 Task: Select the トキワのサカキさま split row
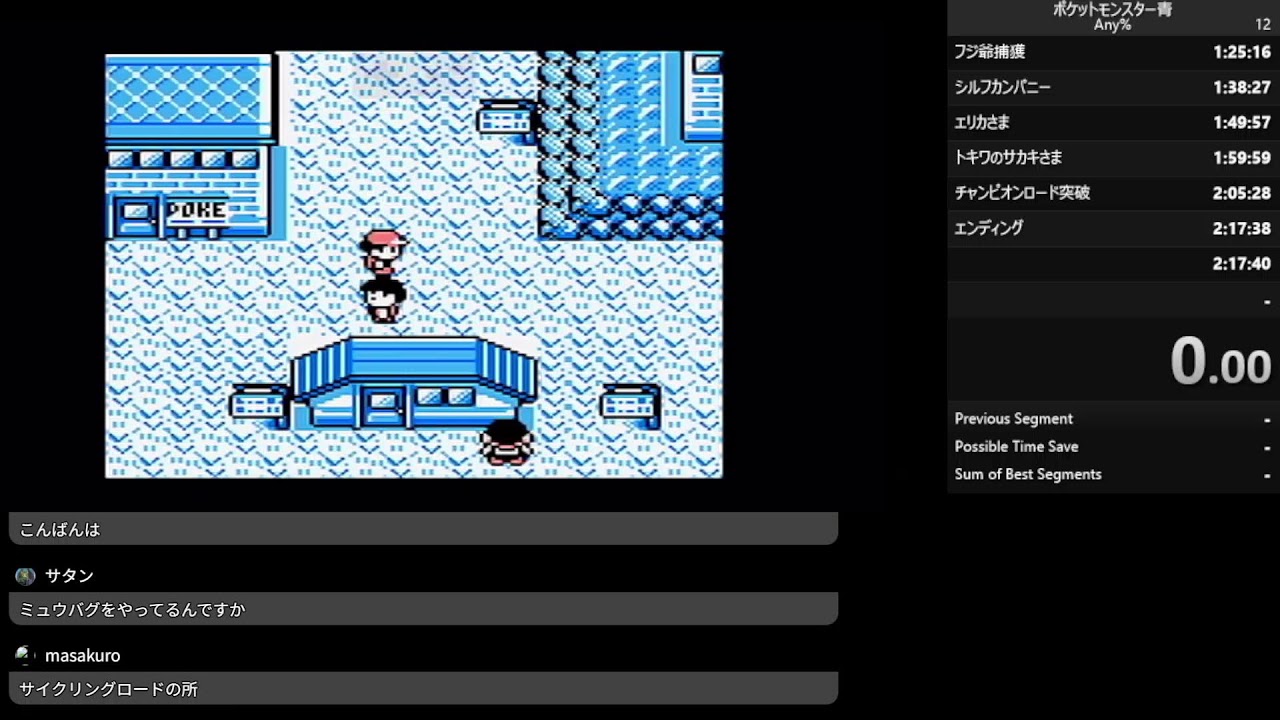1110,157
